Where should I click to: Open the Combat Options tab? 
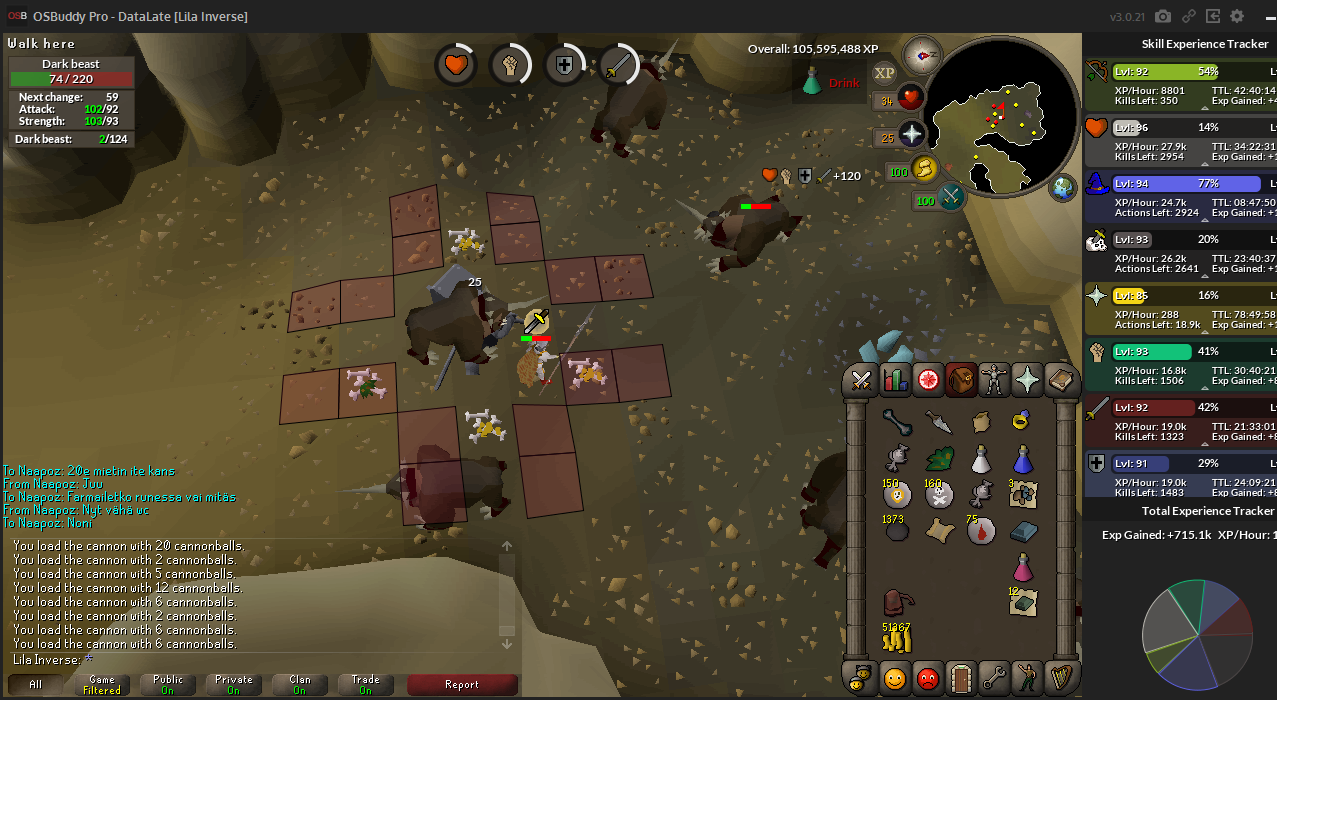pyautogui.click(x=861, y=380)
